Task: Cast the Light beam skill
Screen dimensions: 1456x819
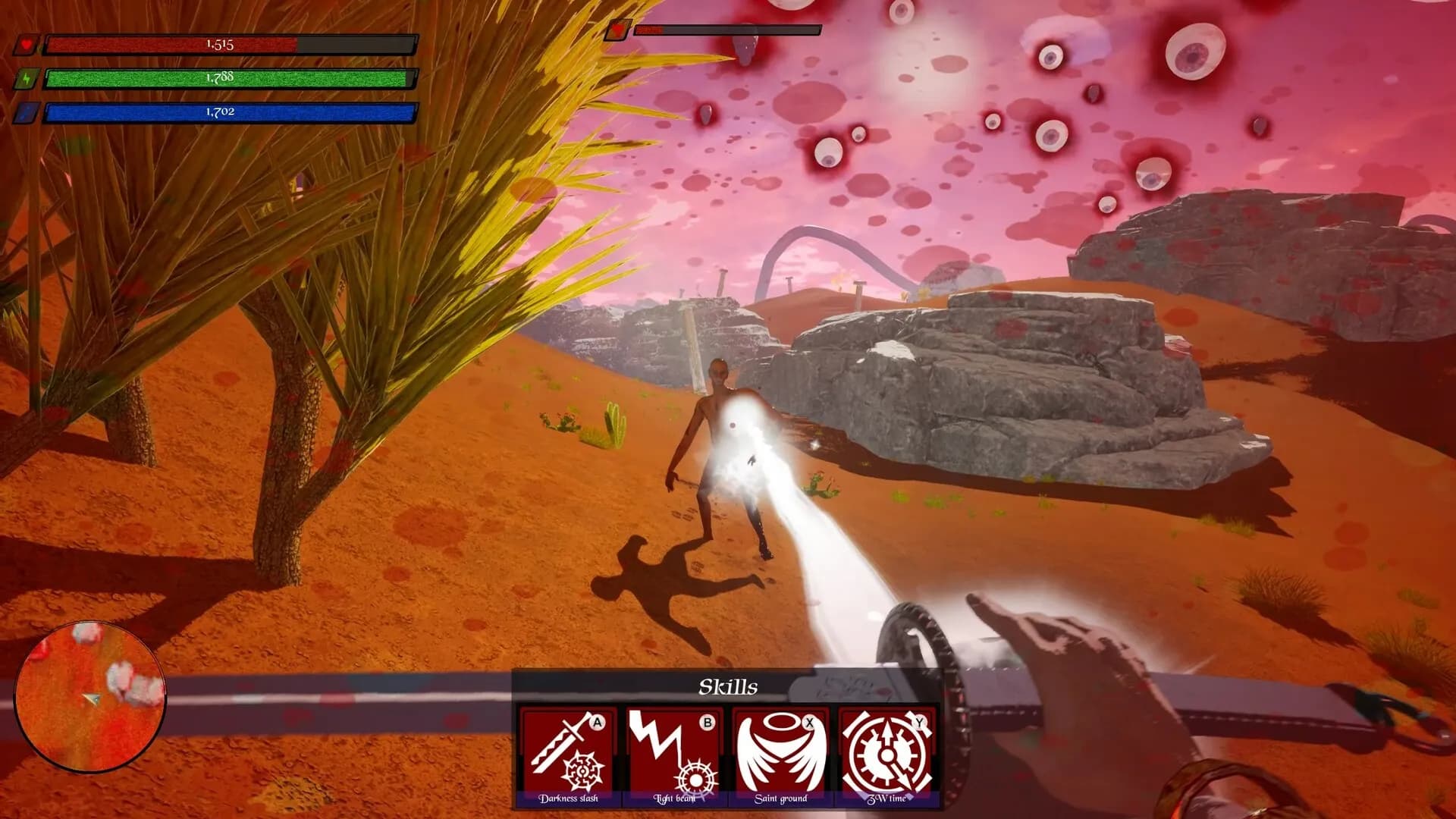Action: tap(674, 753)
